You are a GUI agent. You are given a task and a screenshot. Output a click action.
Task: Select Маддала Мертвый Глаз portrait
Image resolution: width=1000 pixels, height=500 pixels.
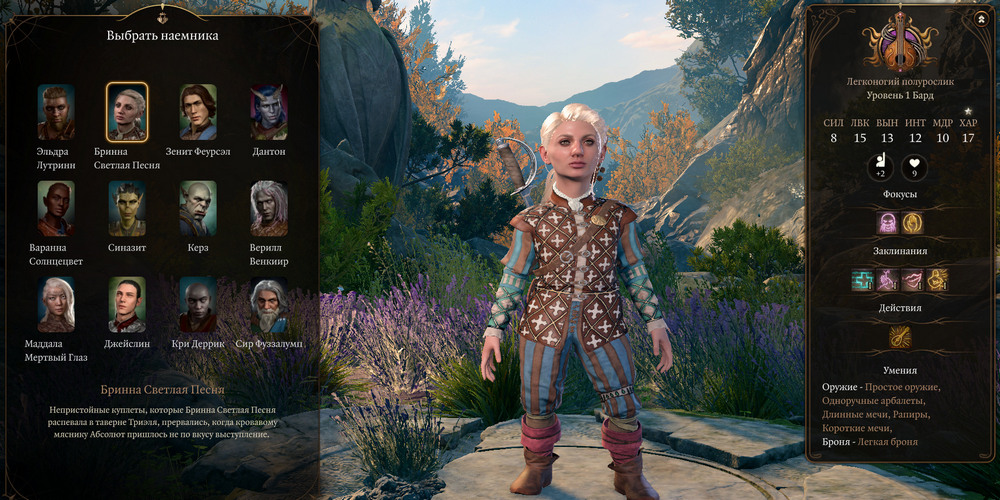click(56, 304)
